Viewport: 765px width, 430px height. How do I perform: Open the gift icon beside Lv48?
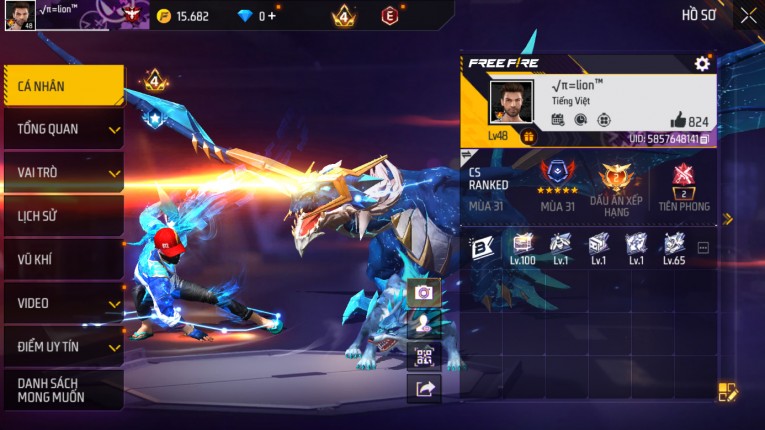[528, 136]
